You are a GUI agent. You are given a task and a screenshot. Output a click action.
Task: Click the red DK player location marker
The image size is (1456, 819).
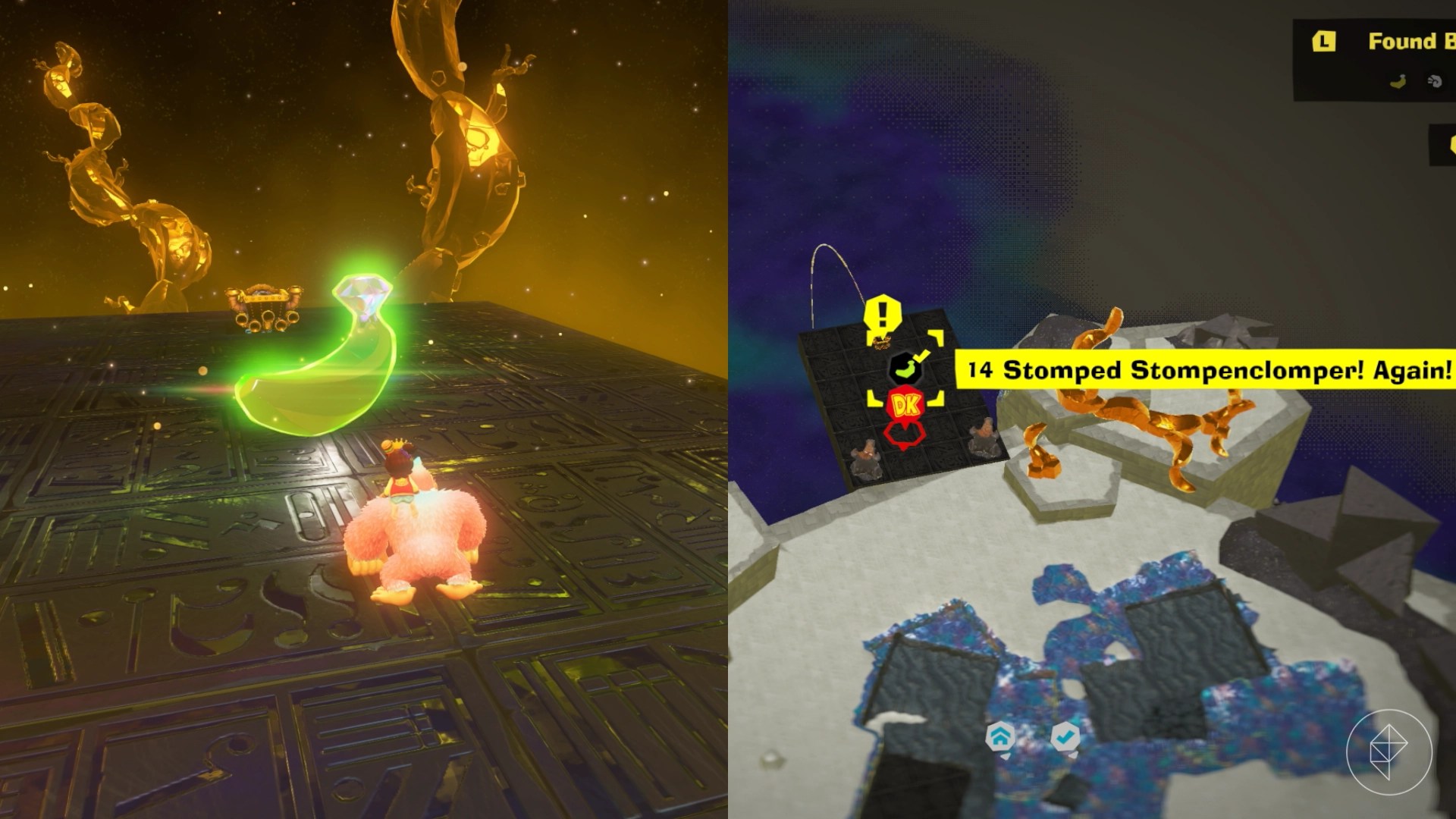click(905, 406)
